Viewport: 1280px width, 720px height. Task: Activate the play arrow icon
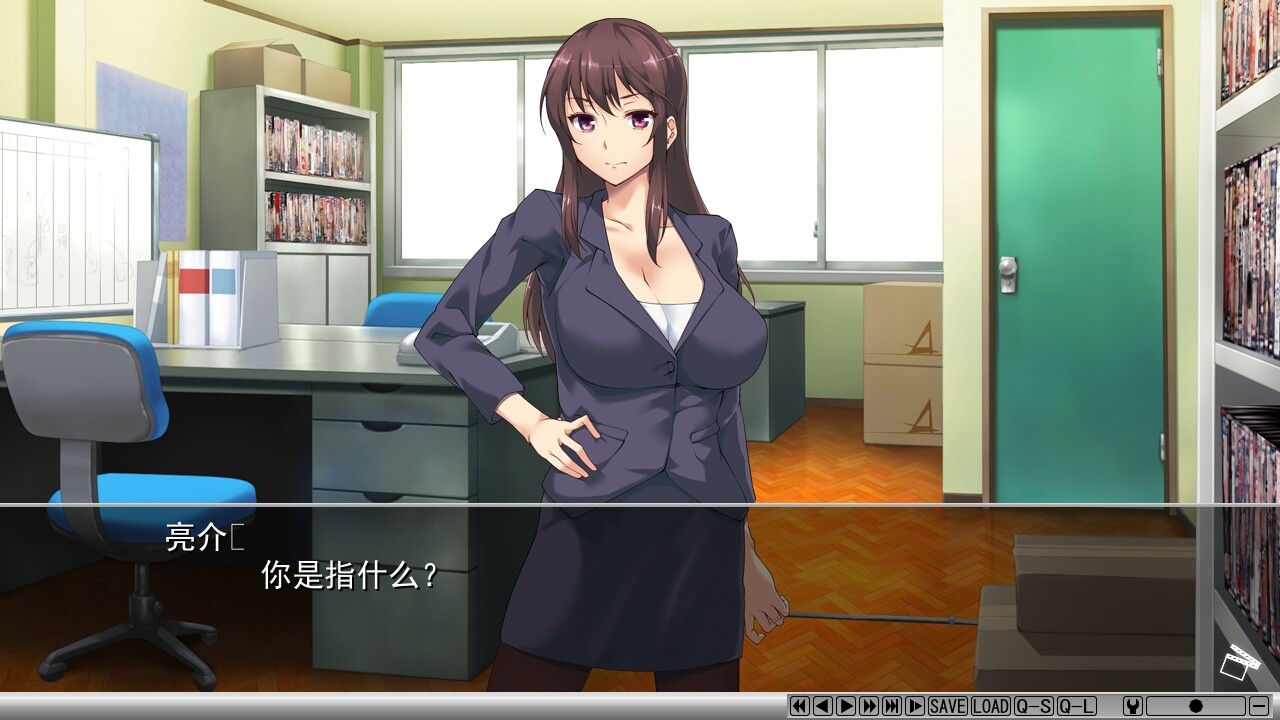tap(846, 707)
